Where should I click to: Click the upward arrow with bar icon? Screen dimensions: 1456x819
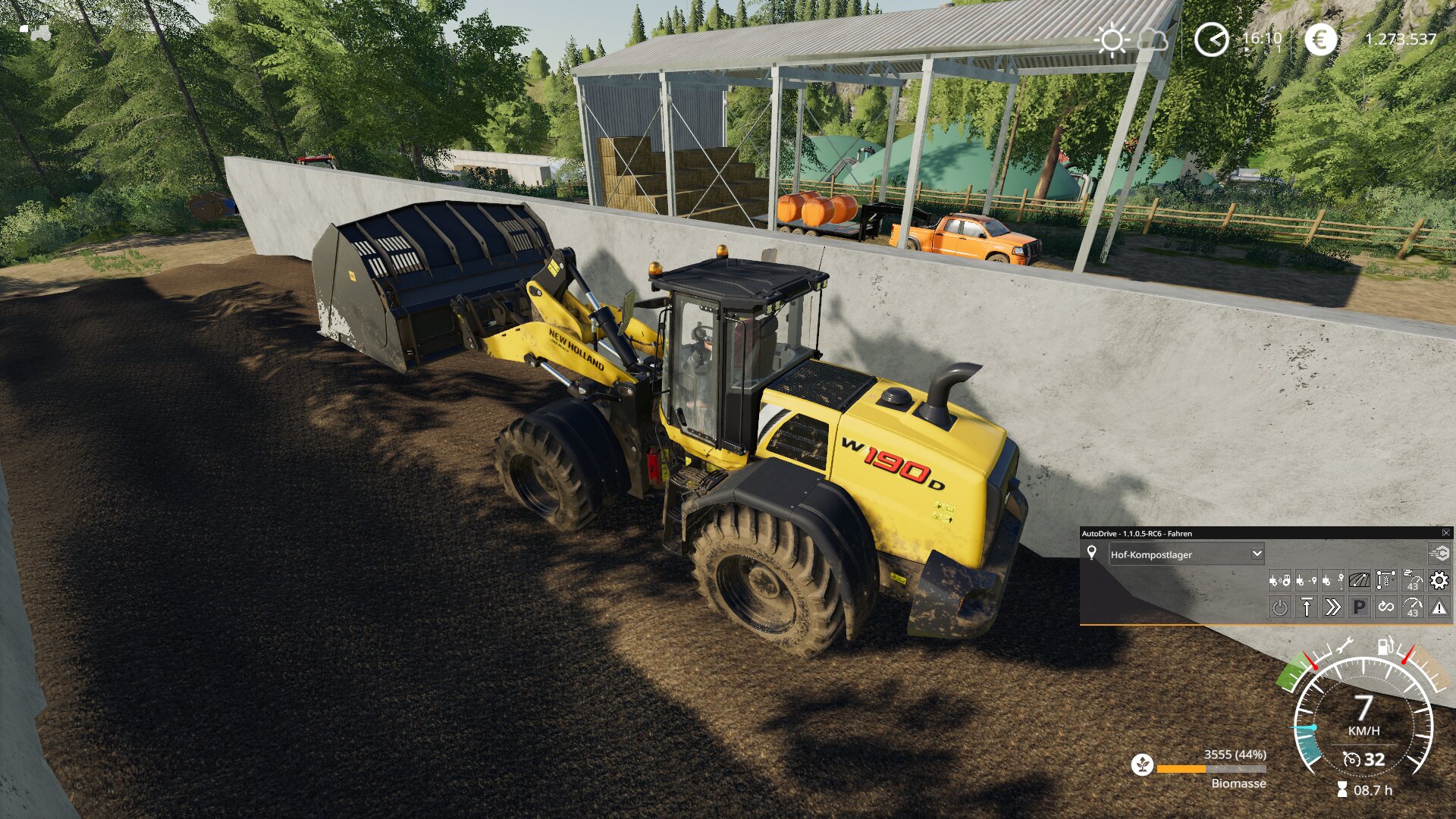(x=1306, y=607)
